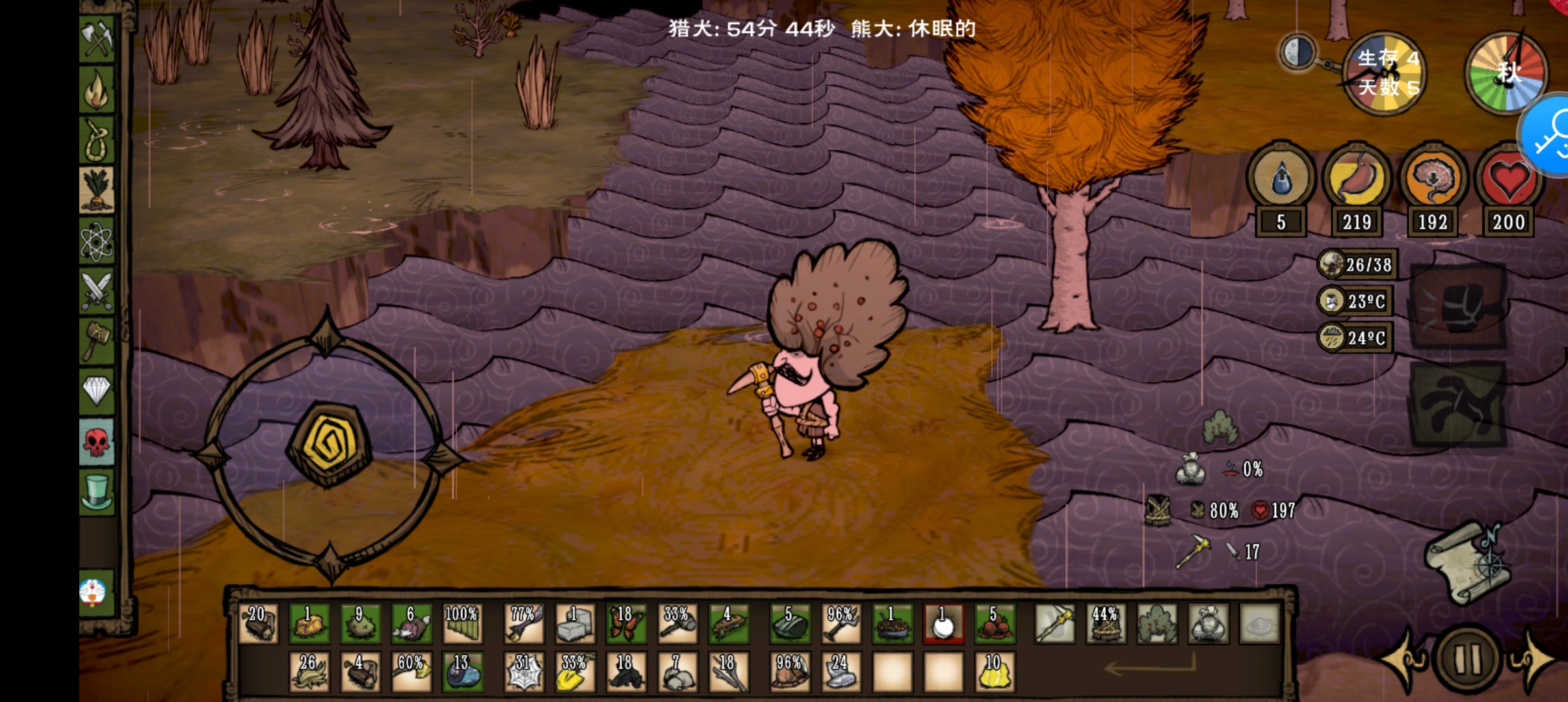The width and height of the screenshot is (1568, 702).
Task: Click the equipped golden pickaxe slot
Action: 1054,623
